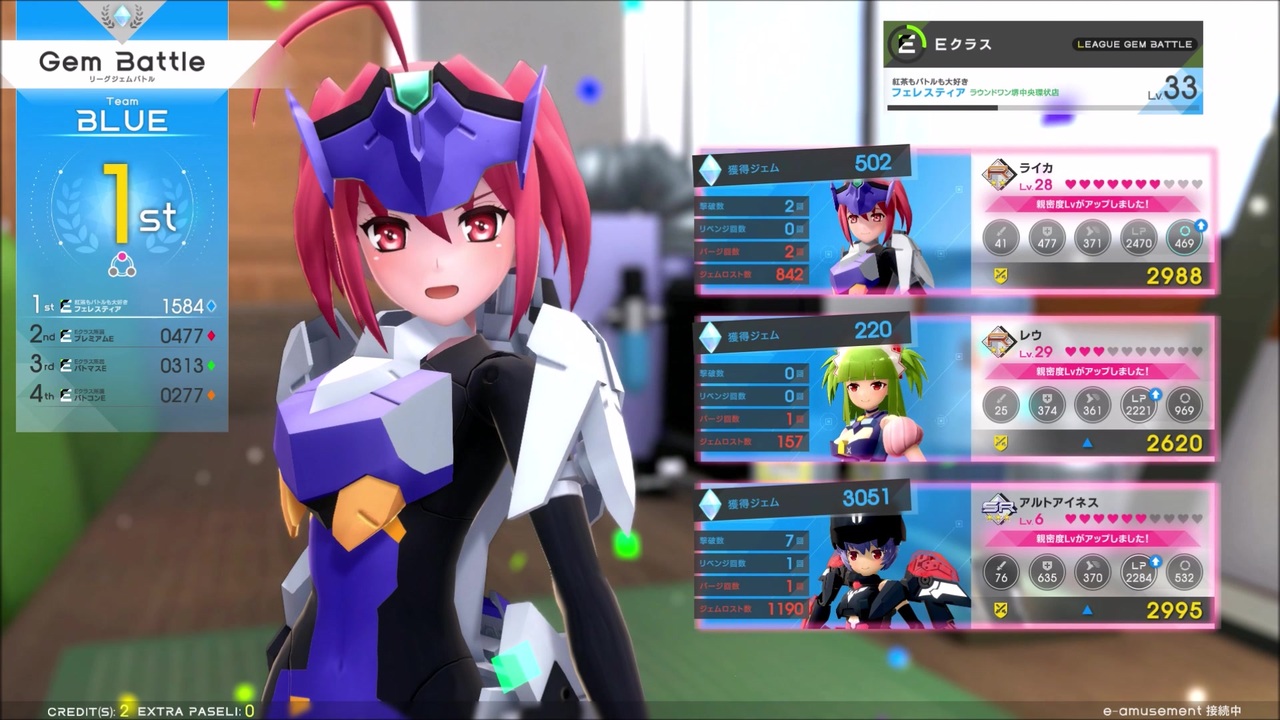The image size is (1280, 720).
Task: Select the attack sword icon showing 41
Action: (1001, 238)
